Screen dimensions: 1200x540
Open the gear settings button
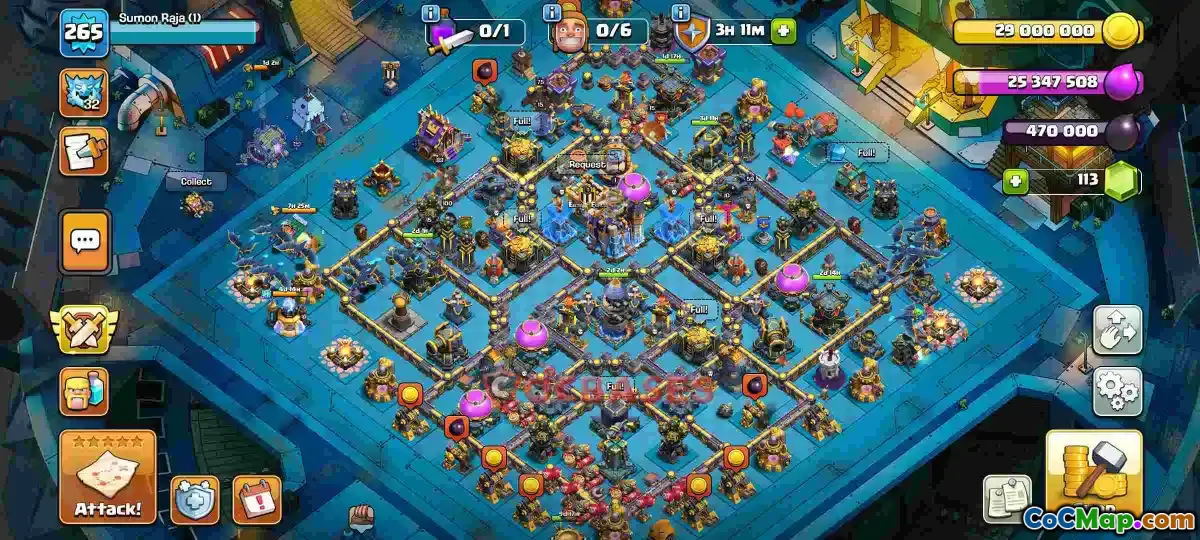pos(1117,391)
